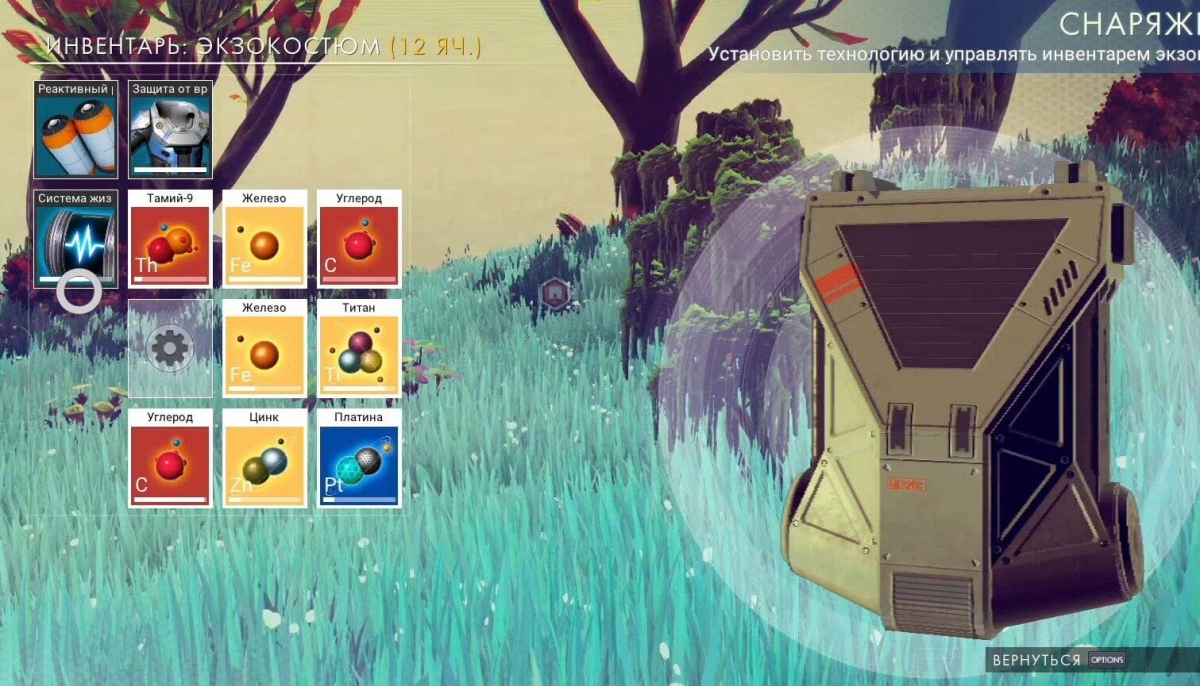
Task: Pick the Titanium (Ti) resource slot
Action: (359, 349)
